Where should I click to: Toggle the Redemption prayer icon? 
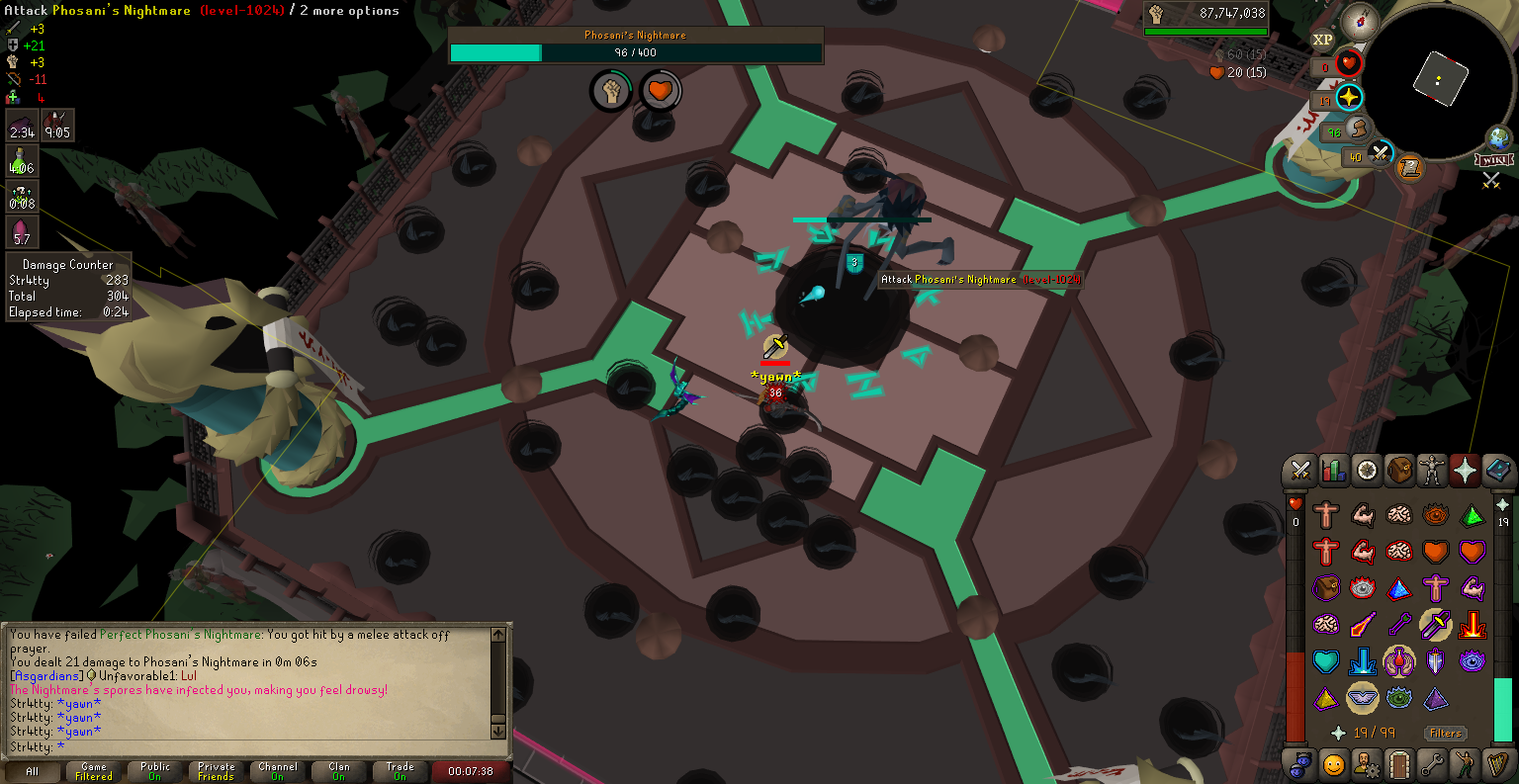pyautogui.click(x=1325, y=661)
